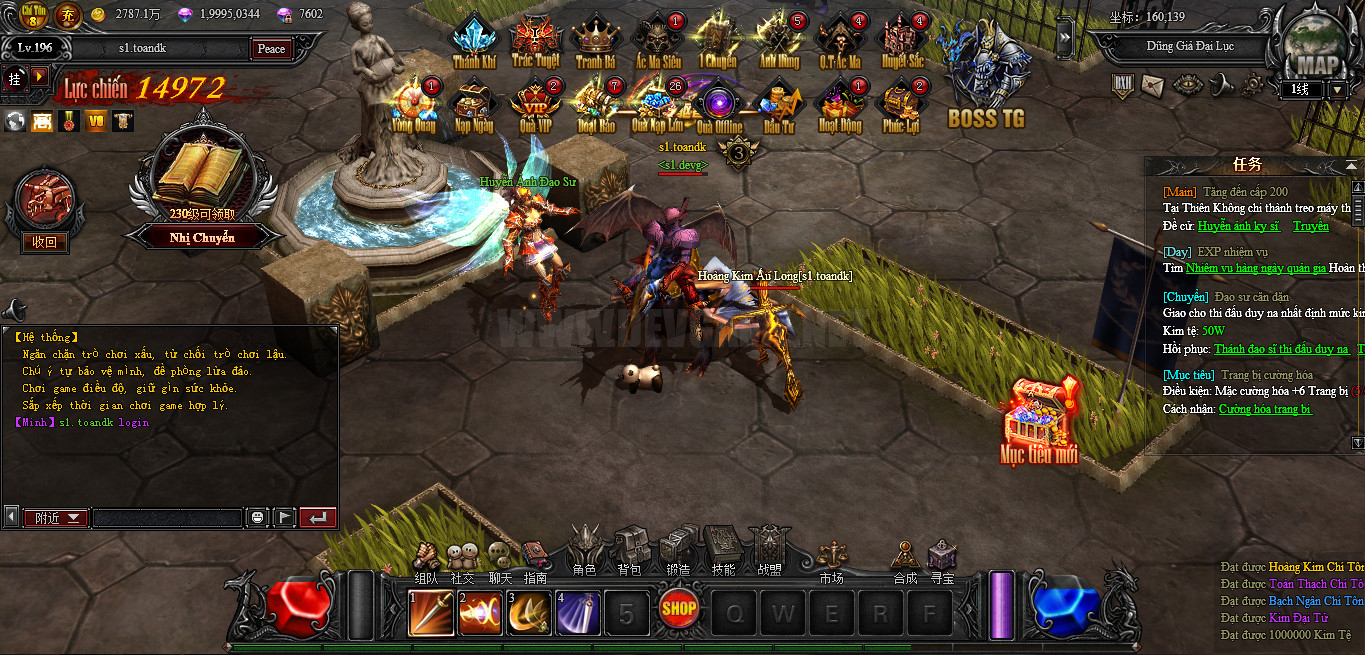This screenshot has height=655, width=1365.
Task: Follow the Cường hóa trang bị quest link
Action: tap(1265, 409)
